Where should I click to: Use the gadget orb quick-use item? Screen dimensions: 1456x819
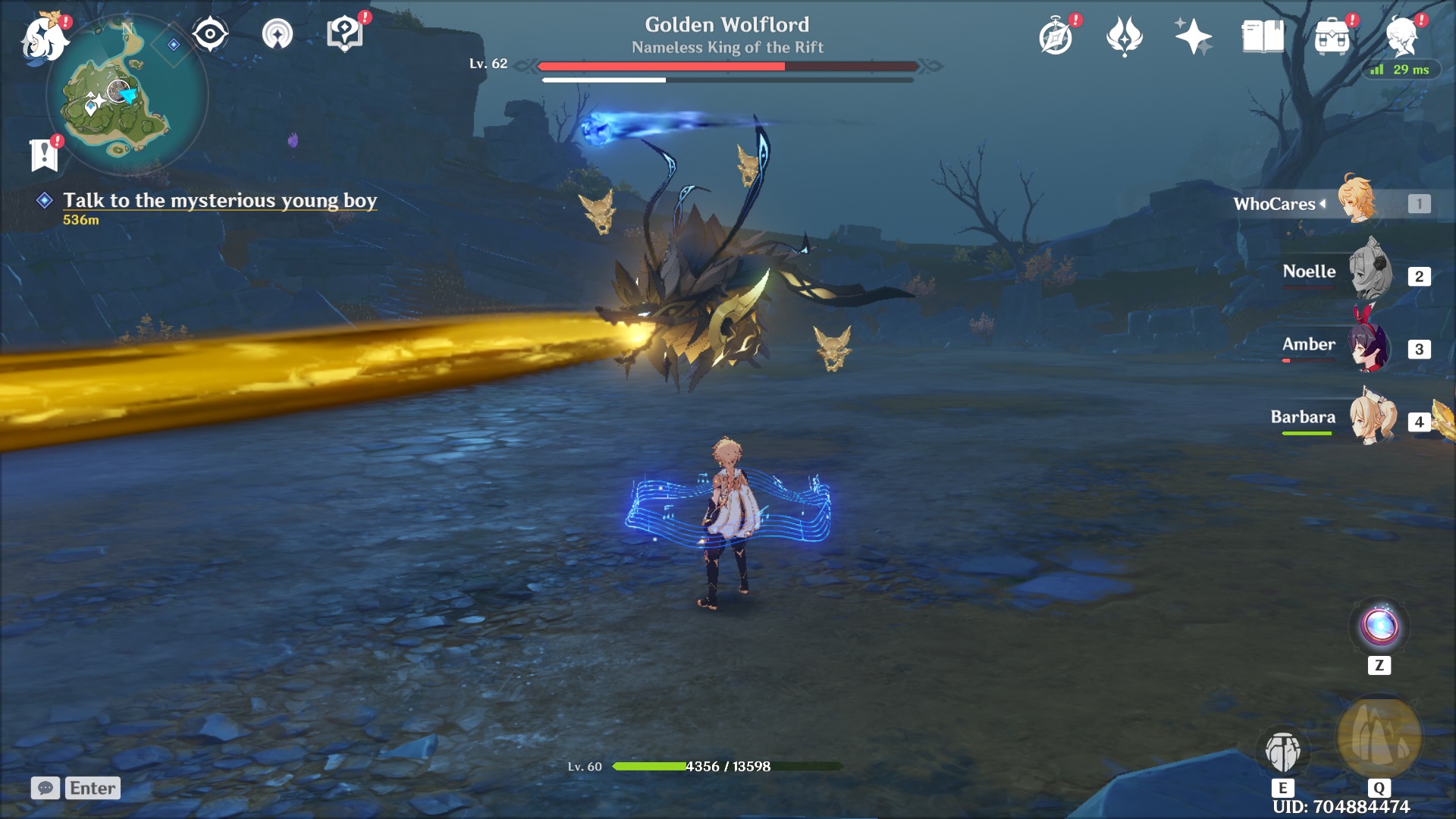[1379, 627]
